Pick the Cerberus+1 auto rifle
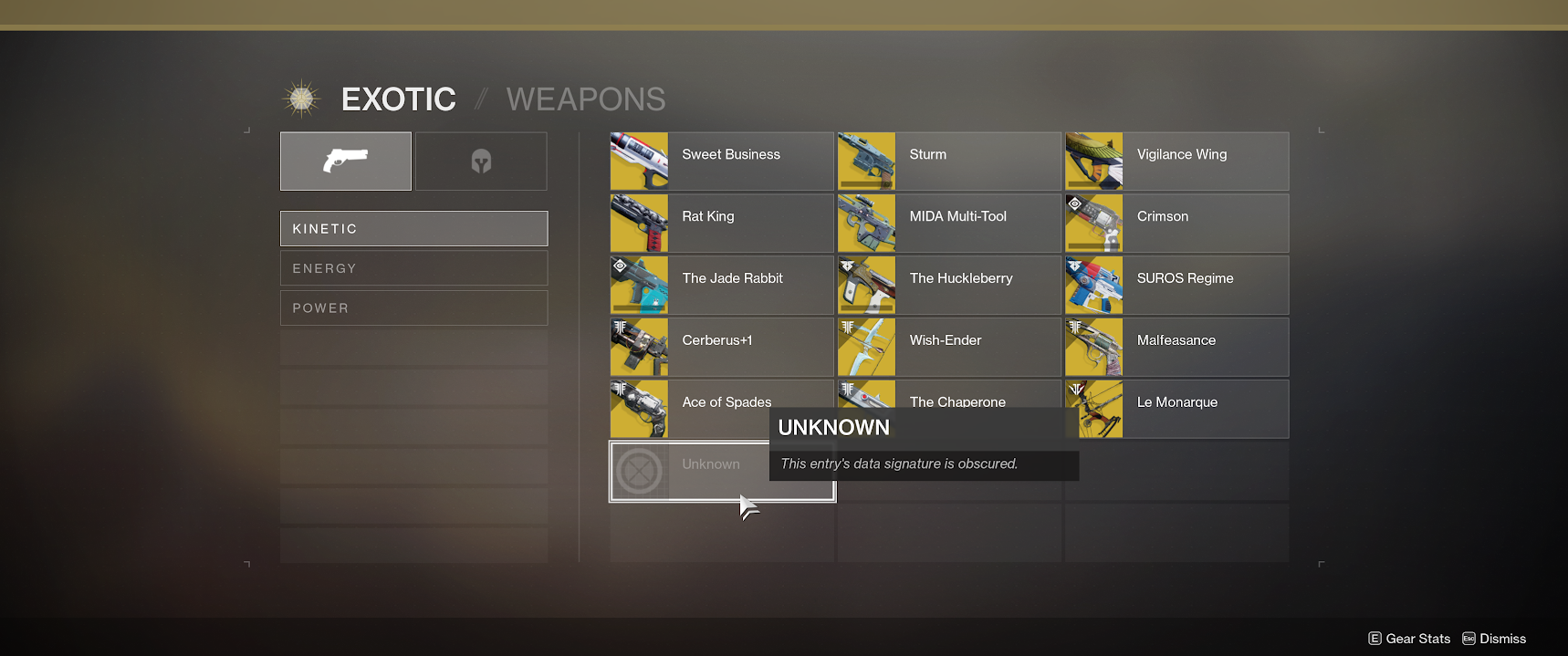The width and height of the screenshot is (1568, 656). coord(721,348)
